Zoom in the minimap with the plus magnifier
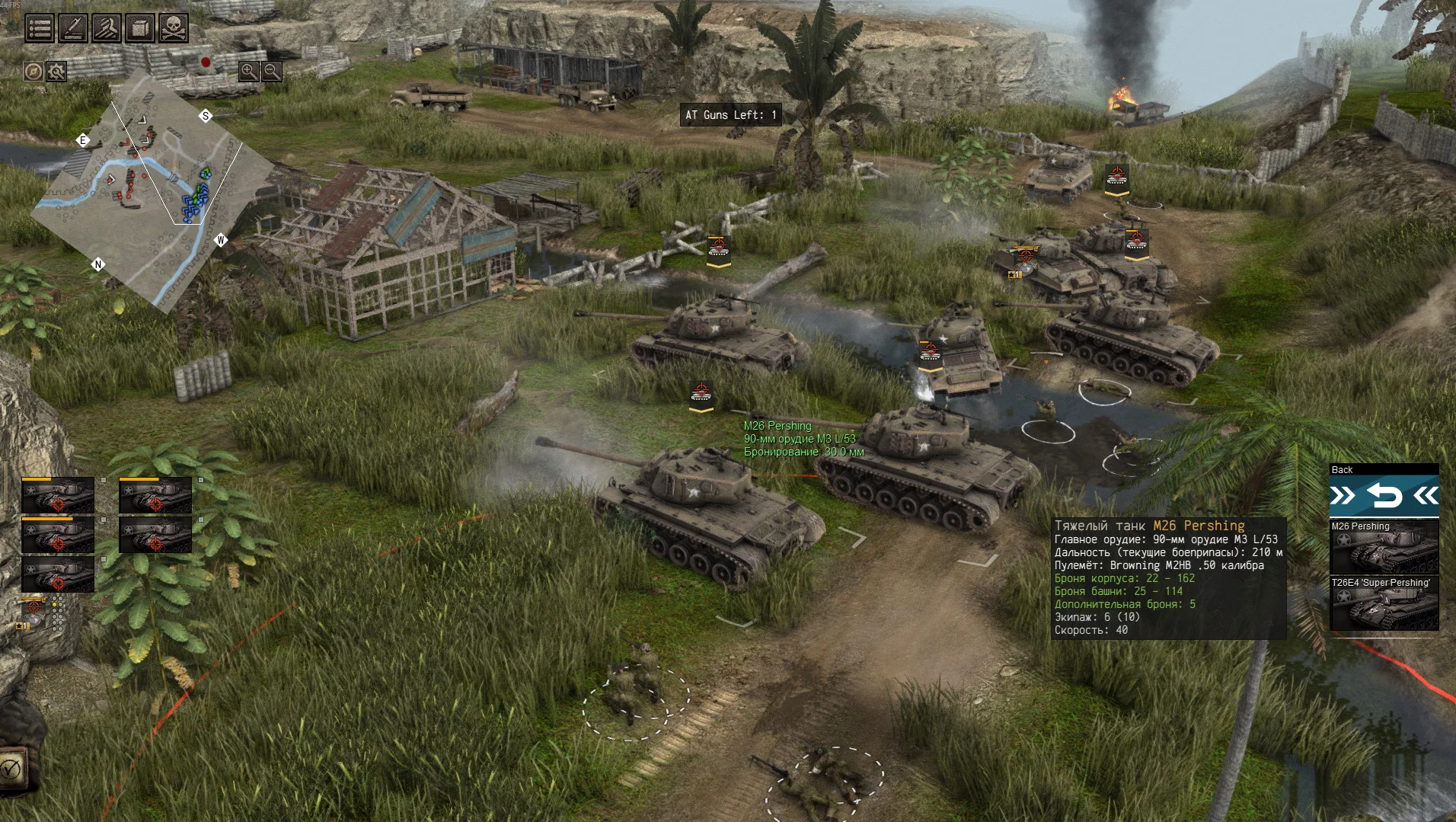 click(248, 72)
